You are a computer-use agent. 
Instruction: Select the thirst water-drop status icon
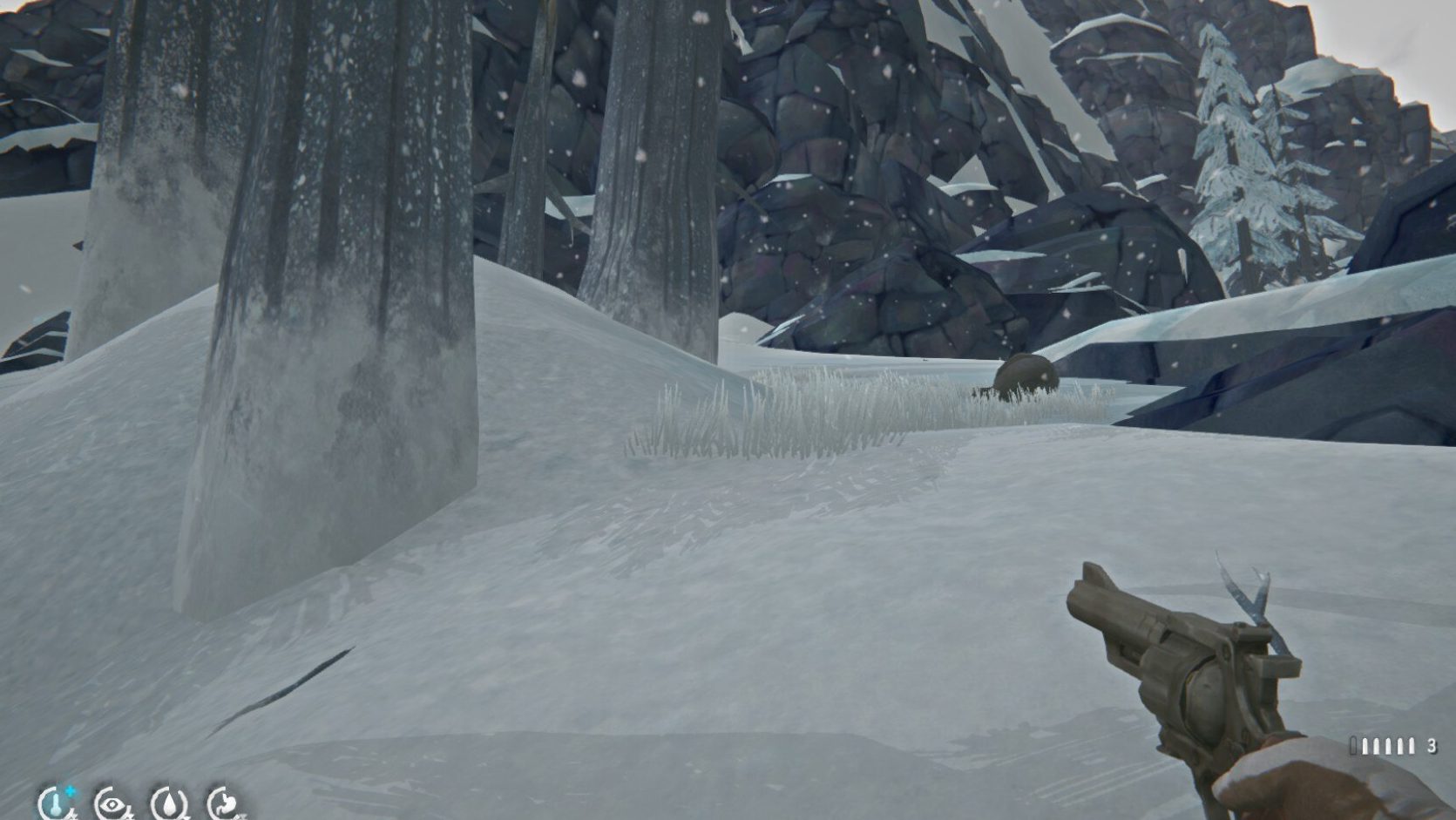[x=168, y=806]
